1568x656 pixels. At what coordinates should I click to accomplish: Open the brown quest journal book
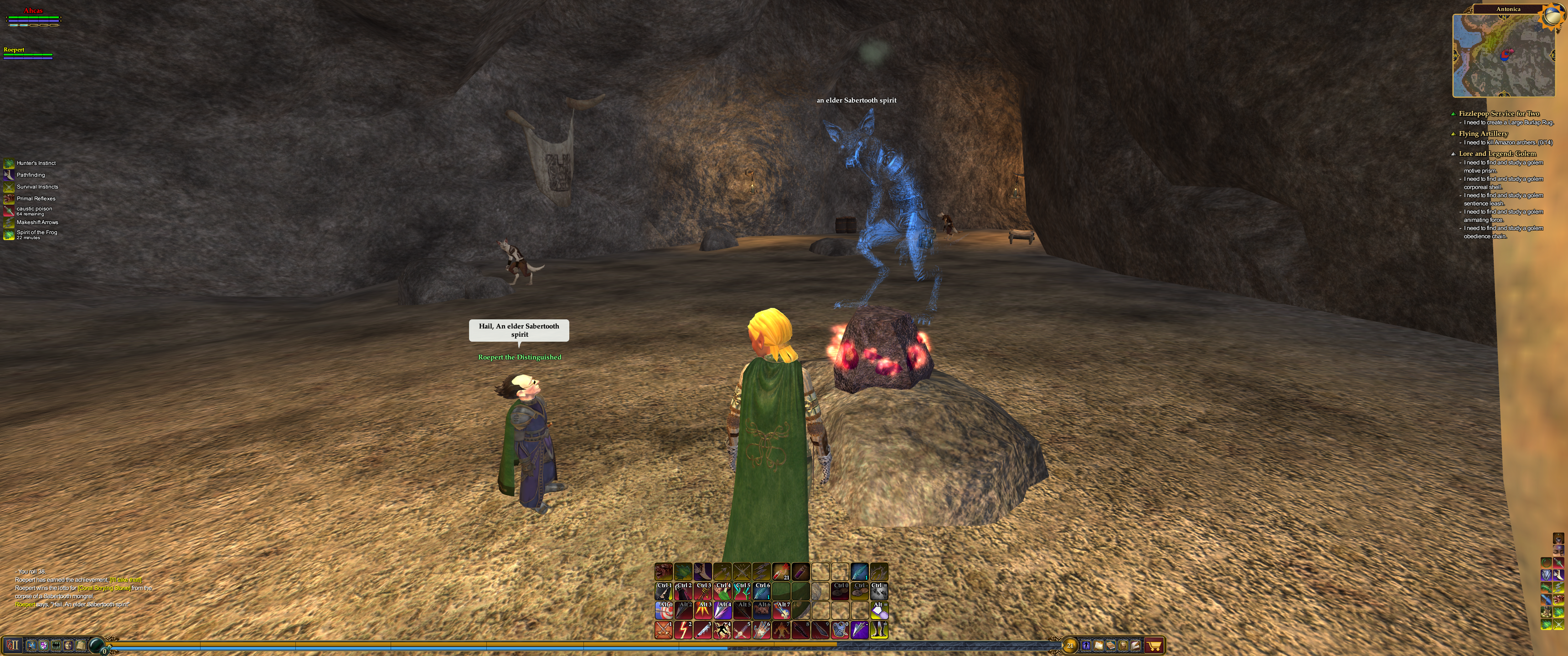tap(1111, 646)
